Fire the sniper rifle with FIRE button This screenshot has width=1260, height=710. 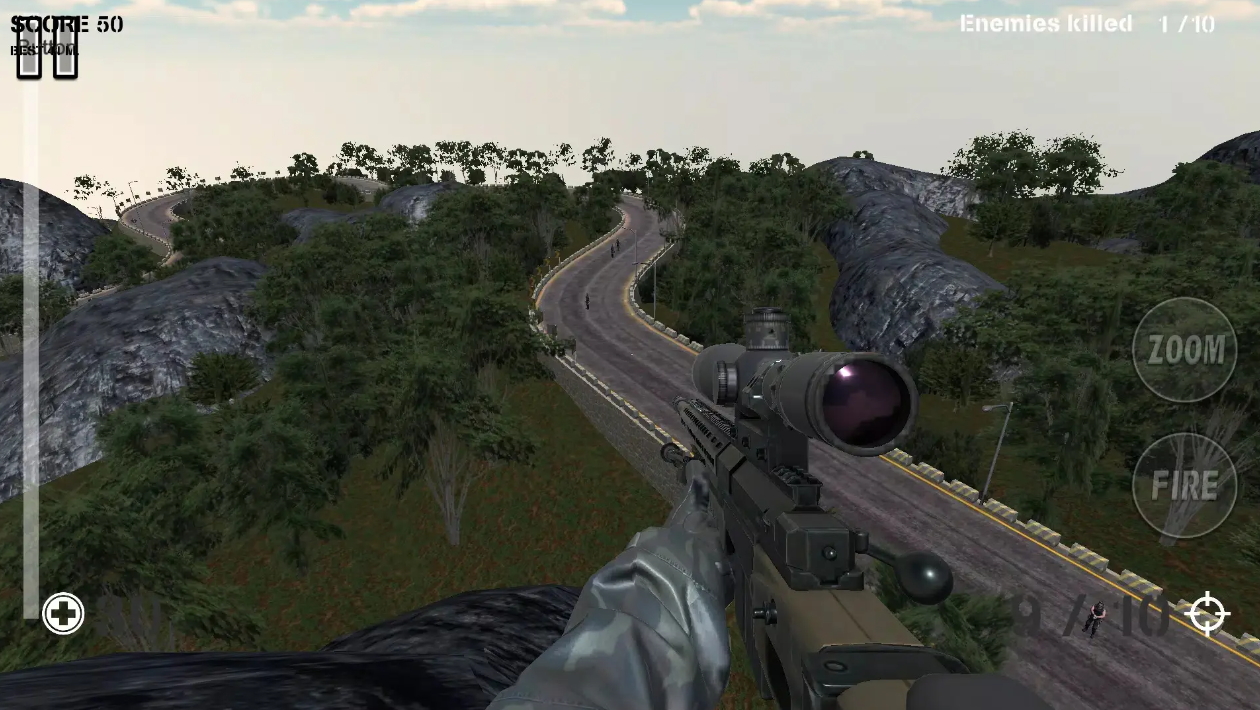[x=1184, y=486]
